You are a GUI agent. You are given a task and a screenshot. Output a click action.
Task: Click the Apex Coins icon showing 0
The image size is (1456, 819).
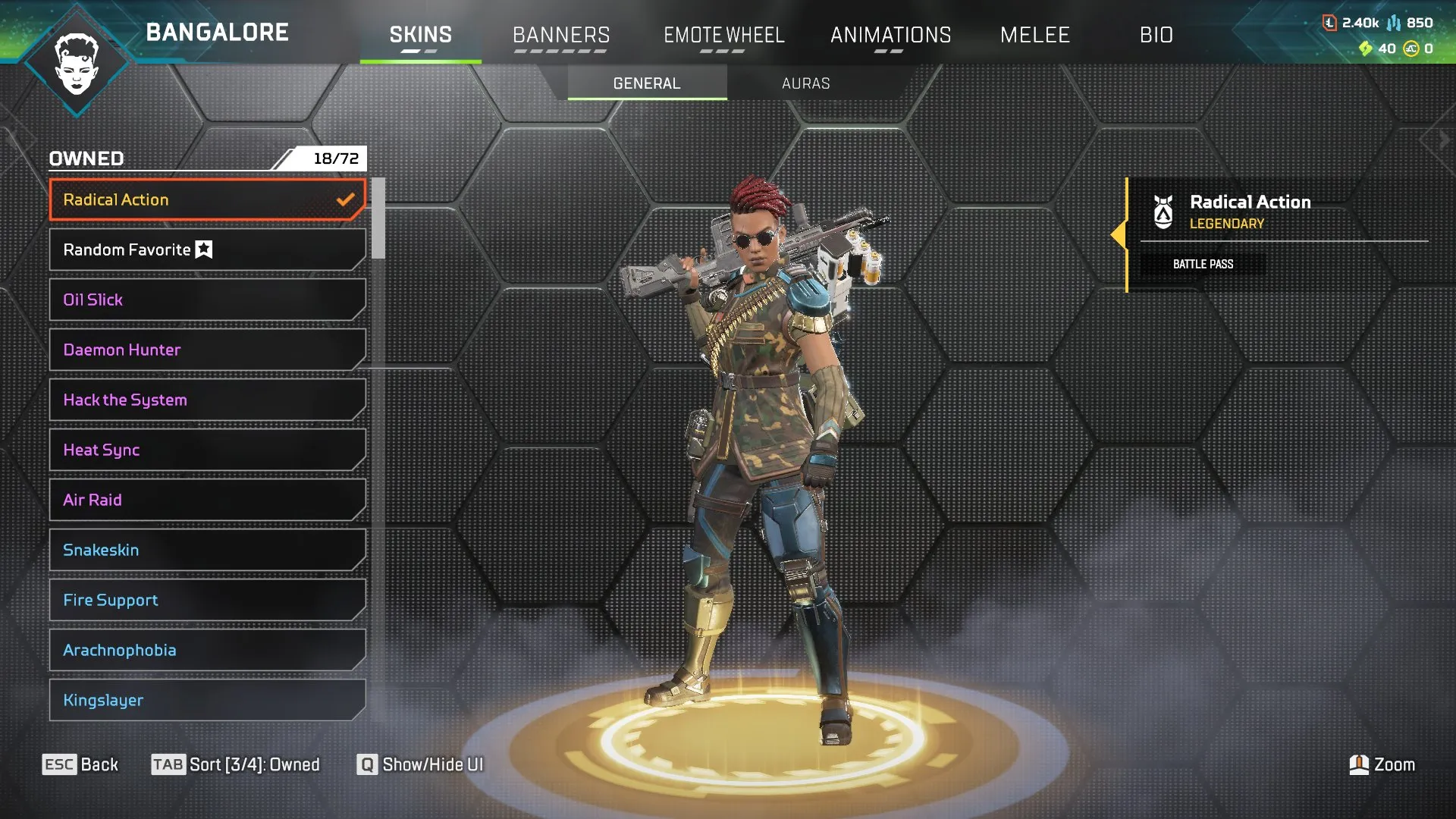pos(1412,49)
